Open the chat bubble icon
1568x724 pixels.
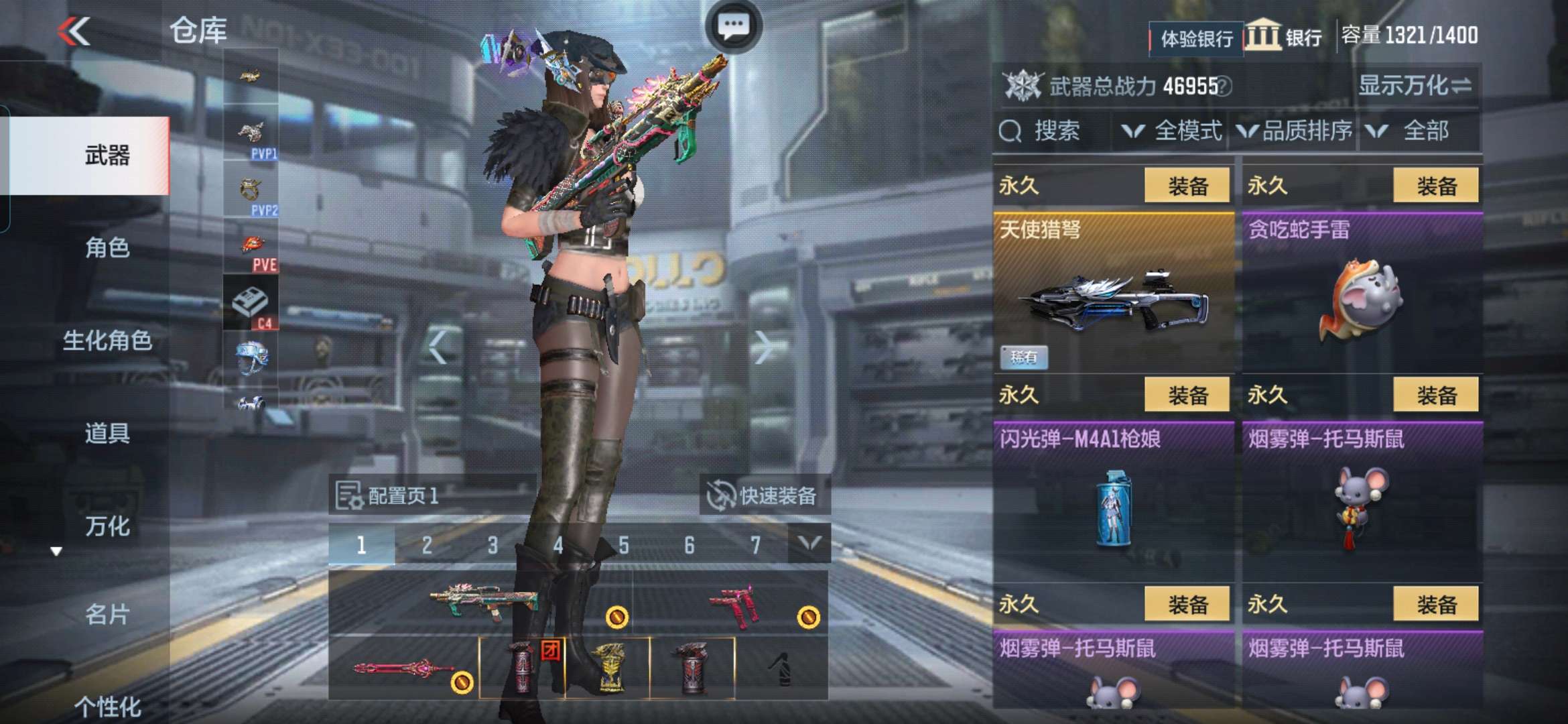click(x=733, y=27)
